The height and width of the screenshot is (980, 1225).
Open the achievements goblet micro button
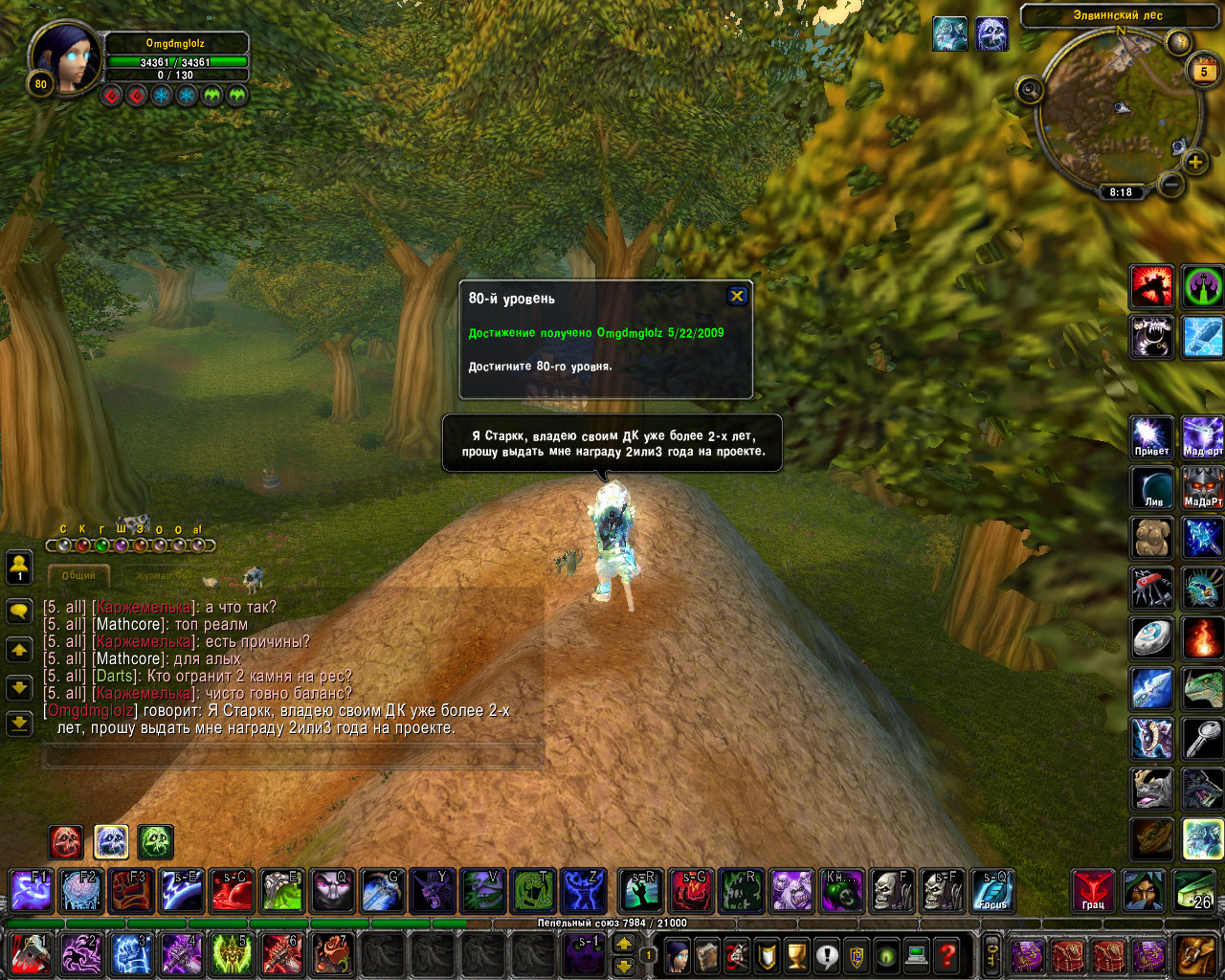796,954
